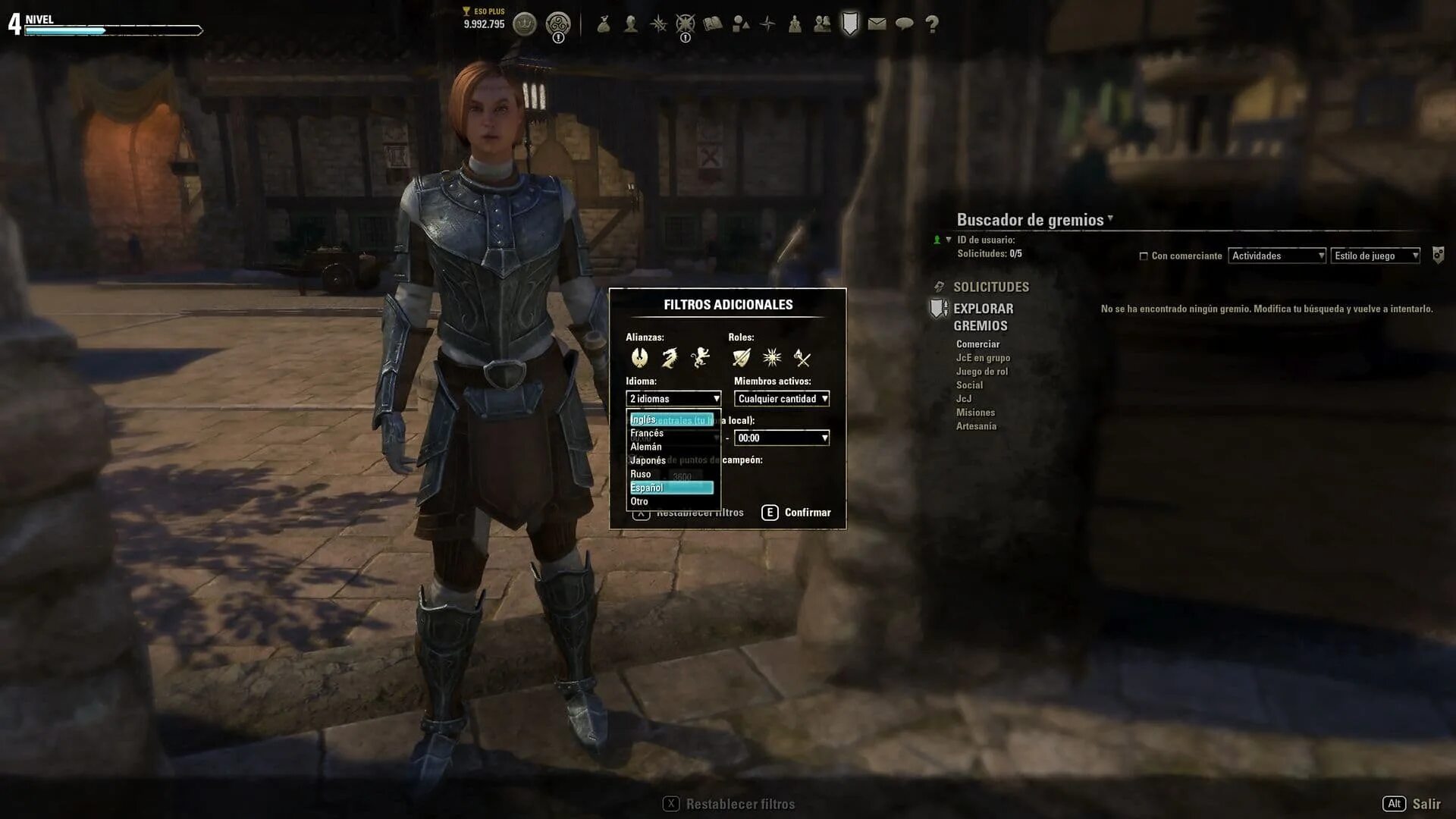Confirm the additional filters
The image size is (1456, 819).
point(797,513)
